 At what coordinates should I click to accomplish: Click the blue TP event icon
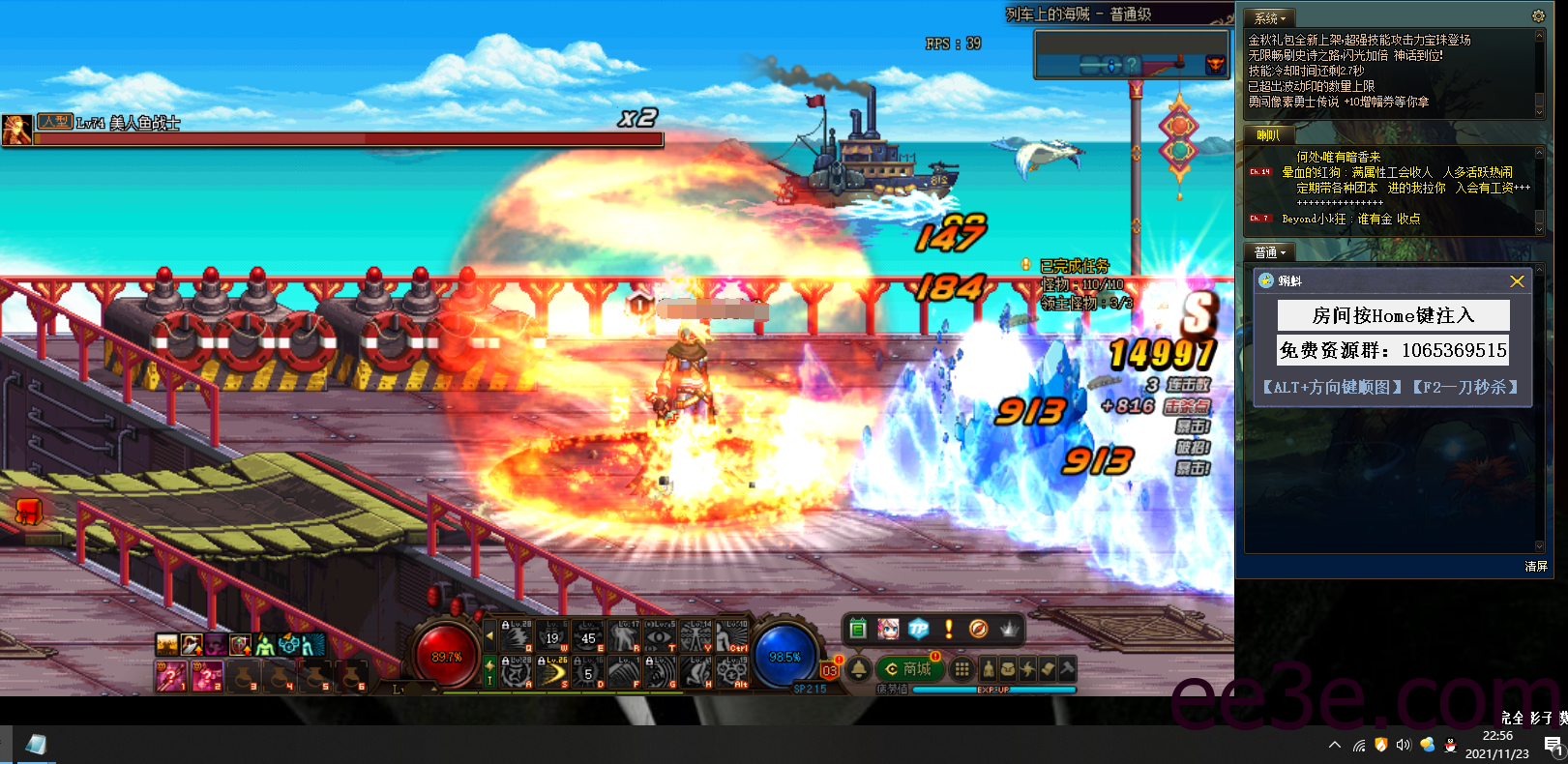[x=919, y=629]
